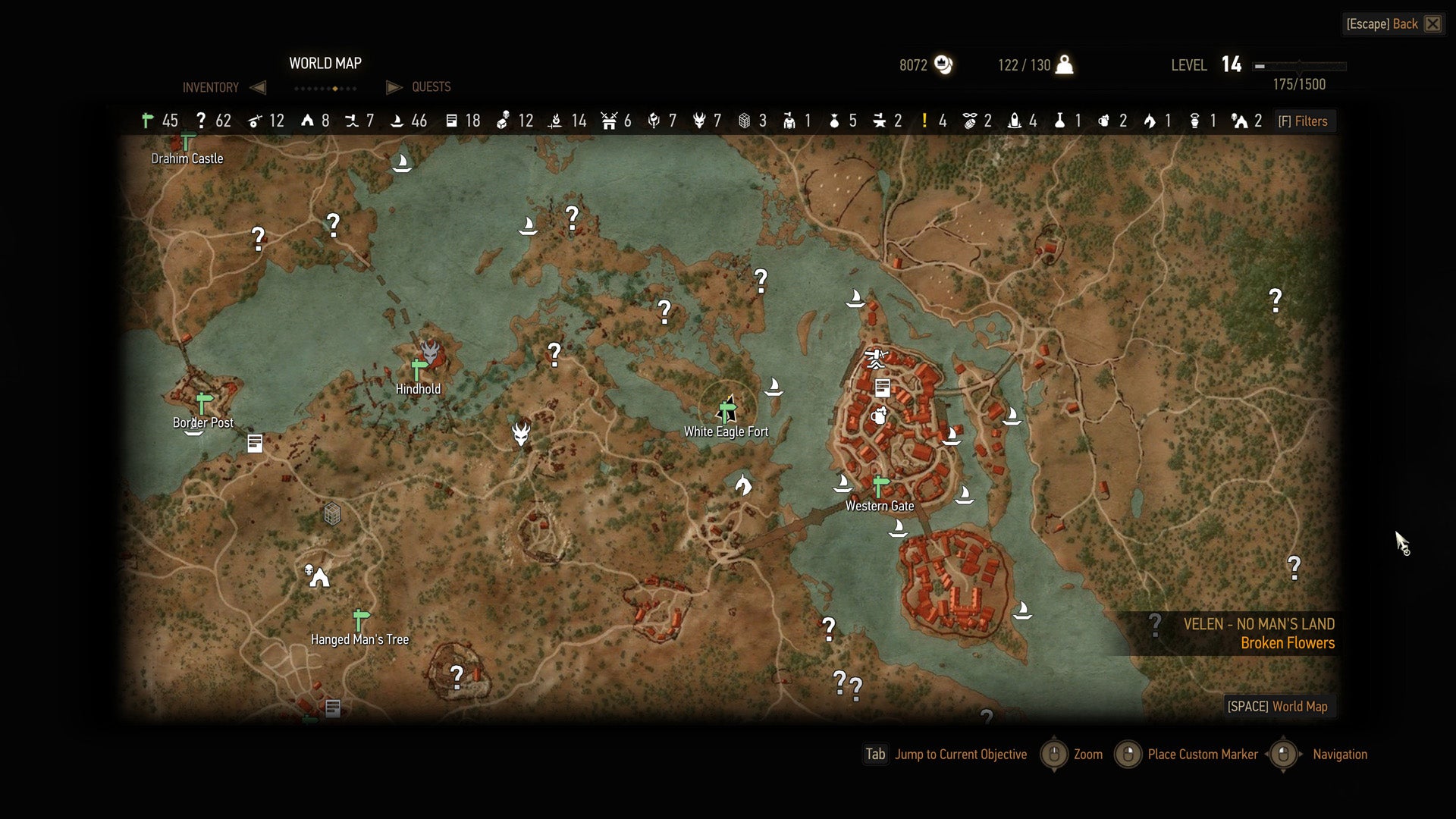The height and width of the screenshot is (819, 1456).
Task: Select the INVENTORY menu item
Action: (x=210, y=87)
